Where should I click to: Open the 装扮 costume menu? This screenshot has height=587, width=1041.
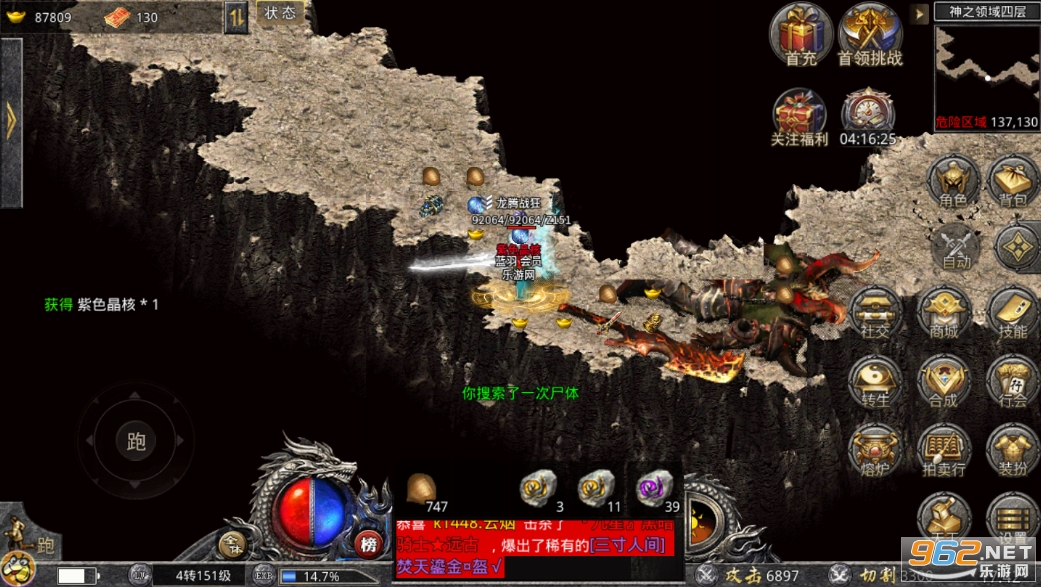[x=1012, y=450]
